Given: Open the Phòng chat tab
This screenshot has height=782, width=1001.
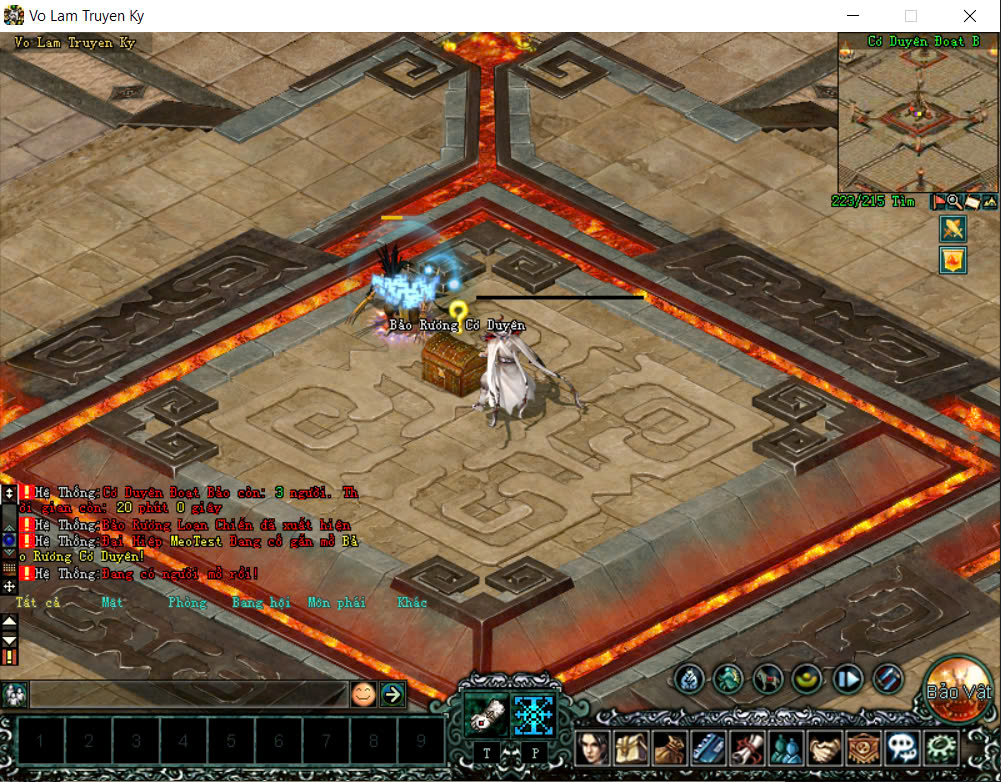Looking at the screenshot, I should tap(187, 602).
